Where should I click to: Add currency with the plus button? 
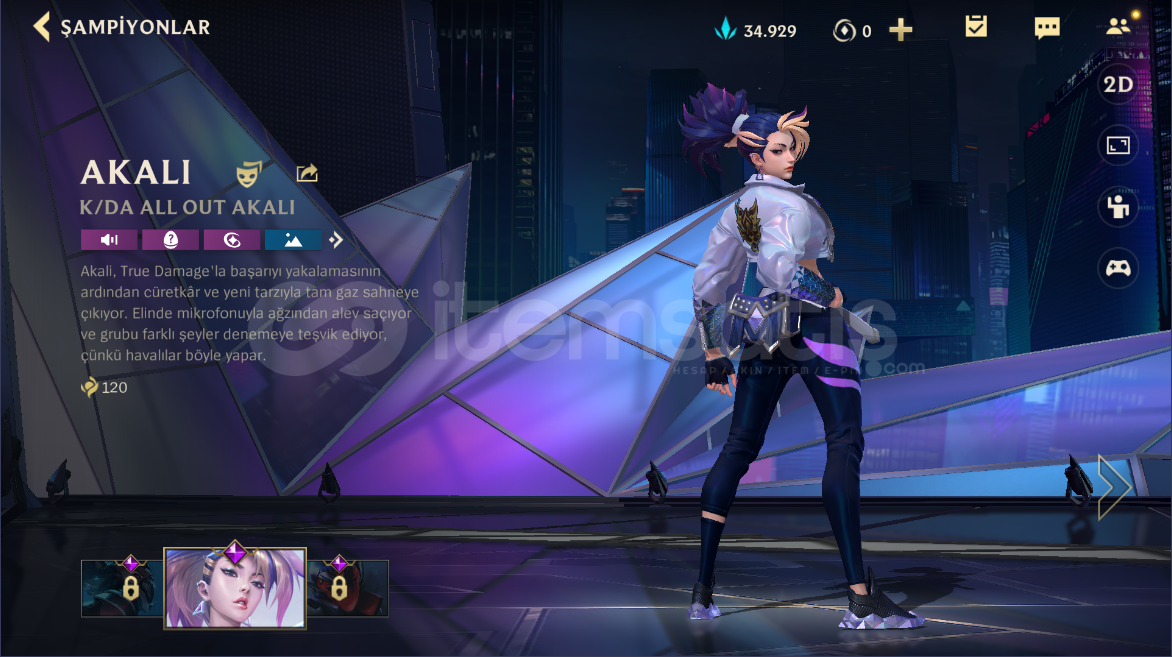click(900, 30)
